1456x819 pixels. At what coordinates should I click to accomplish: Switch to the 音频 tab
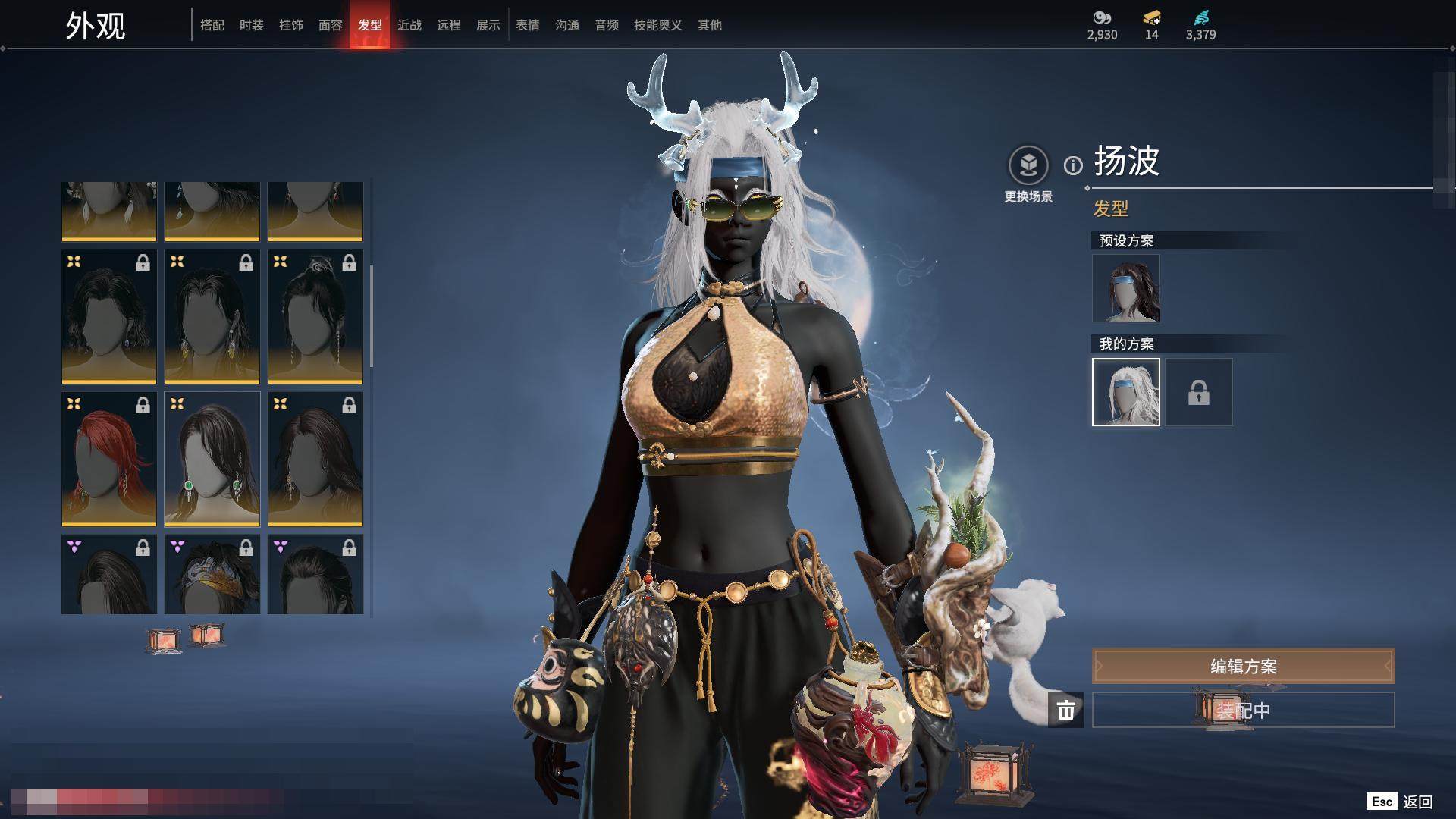pos(607,25)
